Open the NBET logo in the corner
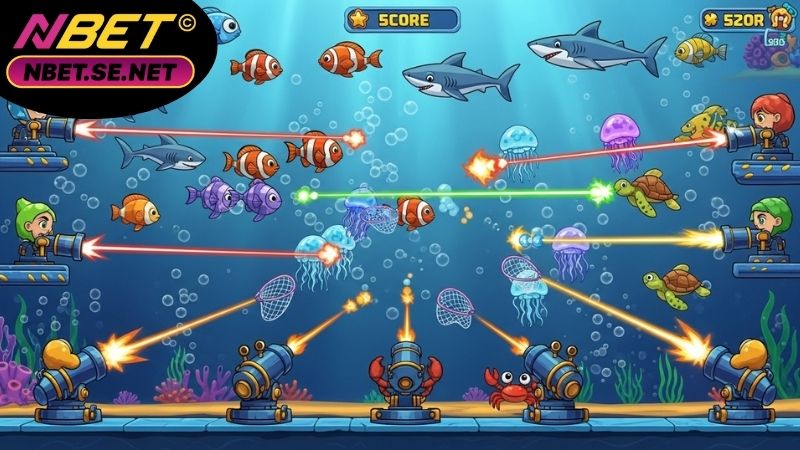The height and width of the screenshot is (450, 800). (97, 33)
